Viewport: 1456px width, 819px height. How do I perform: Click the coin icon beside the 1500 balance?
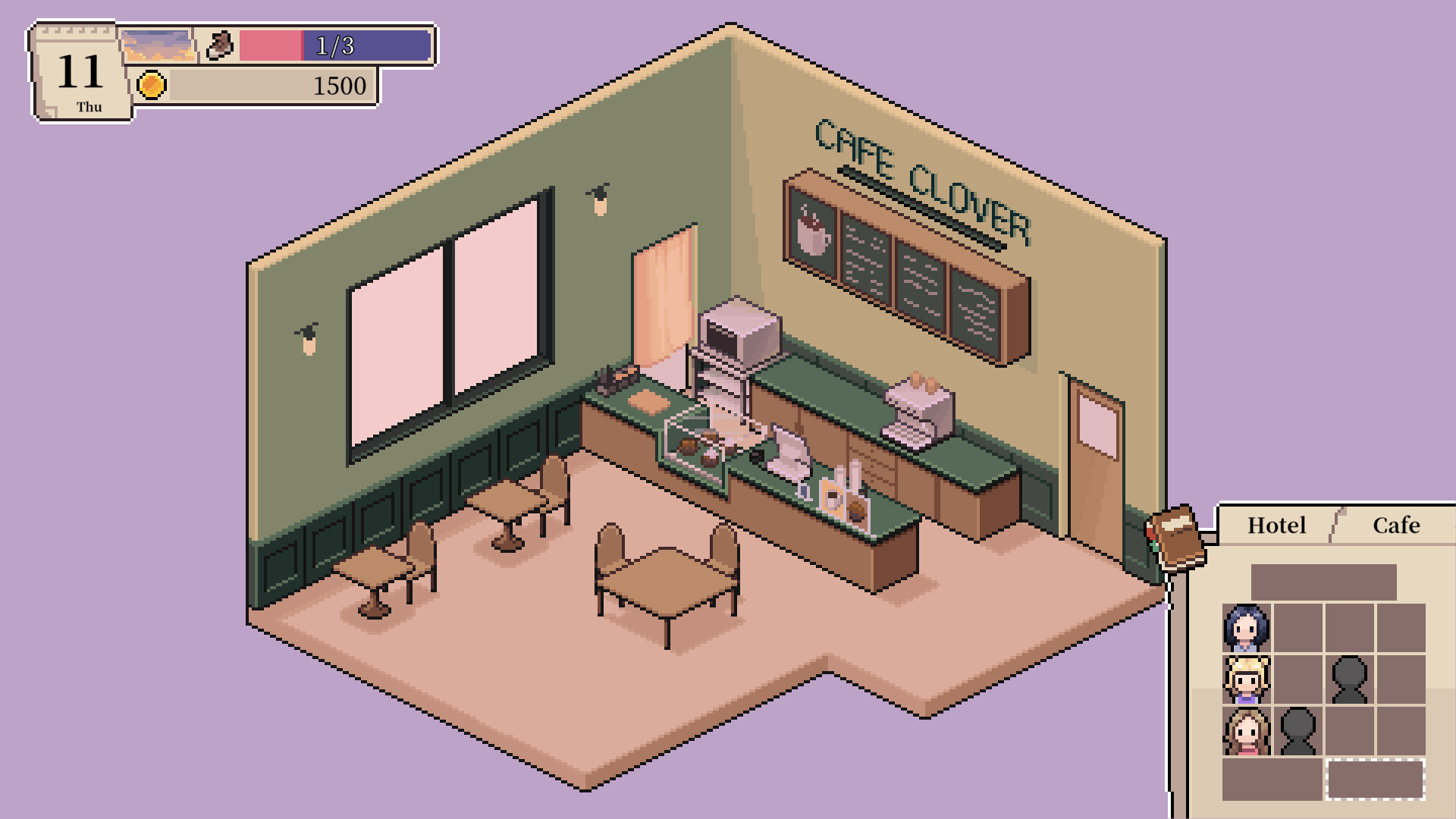coord(152,85)
